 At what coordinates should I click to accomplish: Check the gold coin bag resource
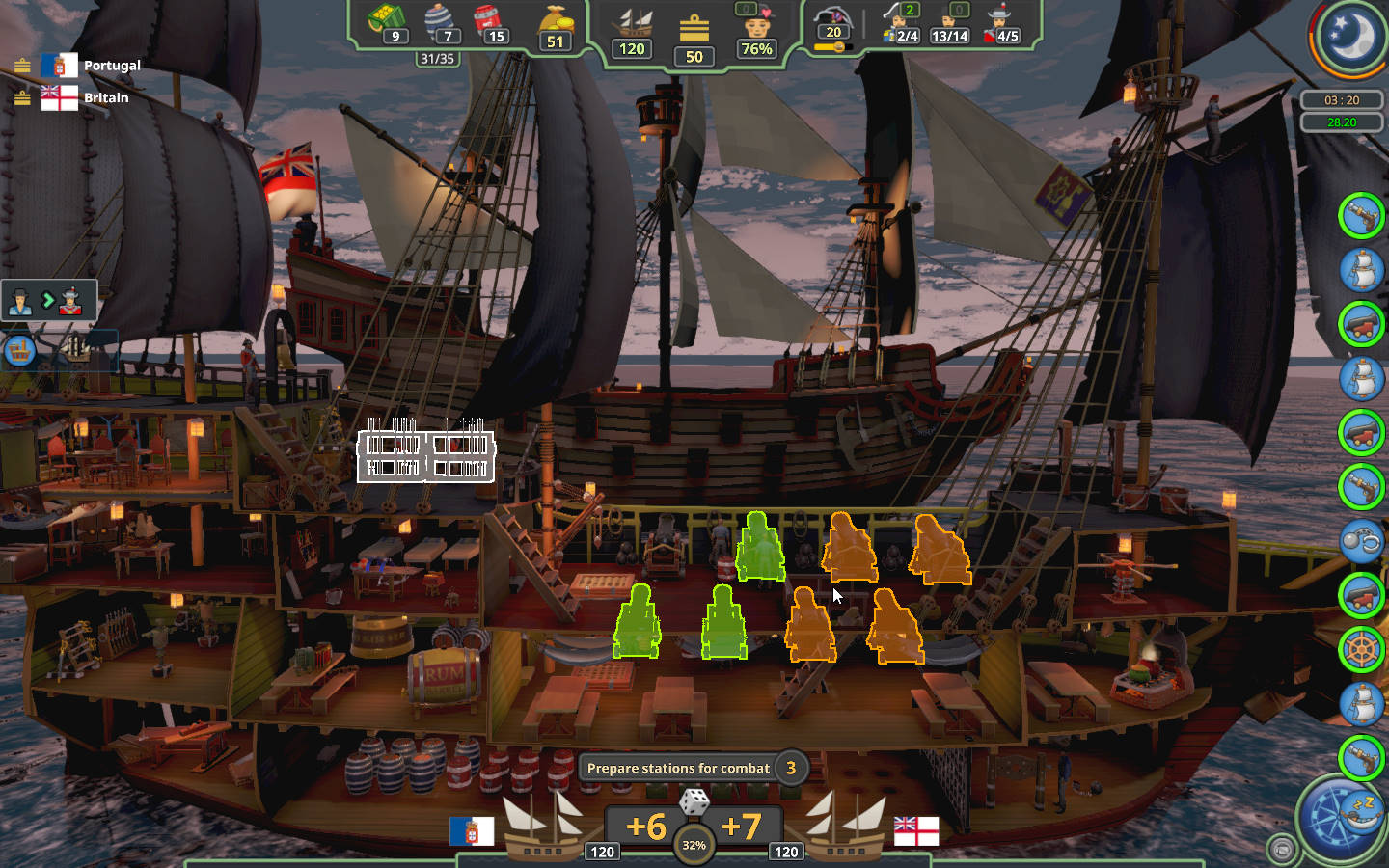tap(556, 26)
